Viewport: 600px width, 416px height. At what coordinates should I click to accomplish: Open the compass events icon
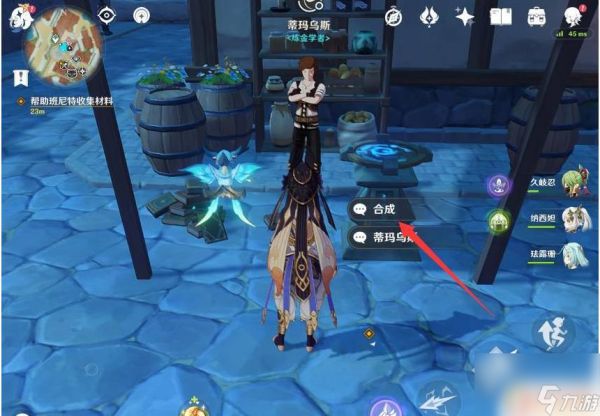(394, 15)
